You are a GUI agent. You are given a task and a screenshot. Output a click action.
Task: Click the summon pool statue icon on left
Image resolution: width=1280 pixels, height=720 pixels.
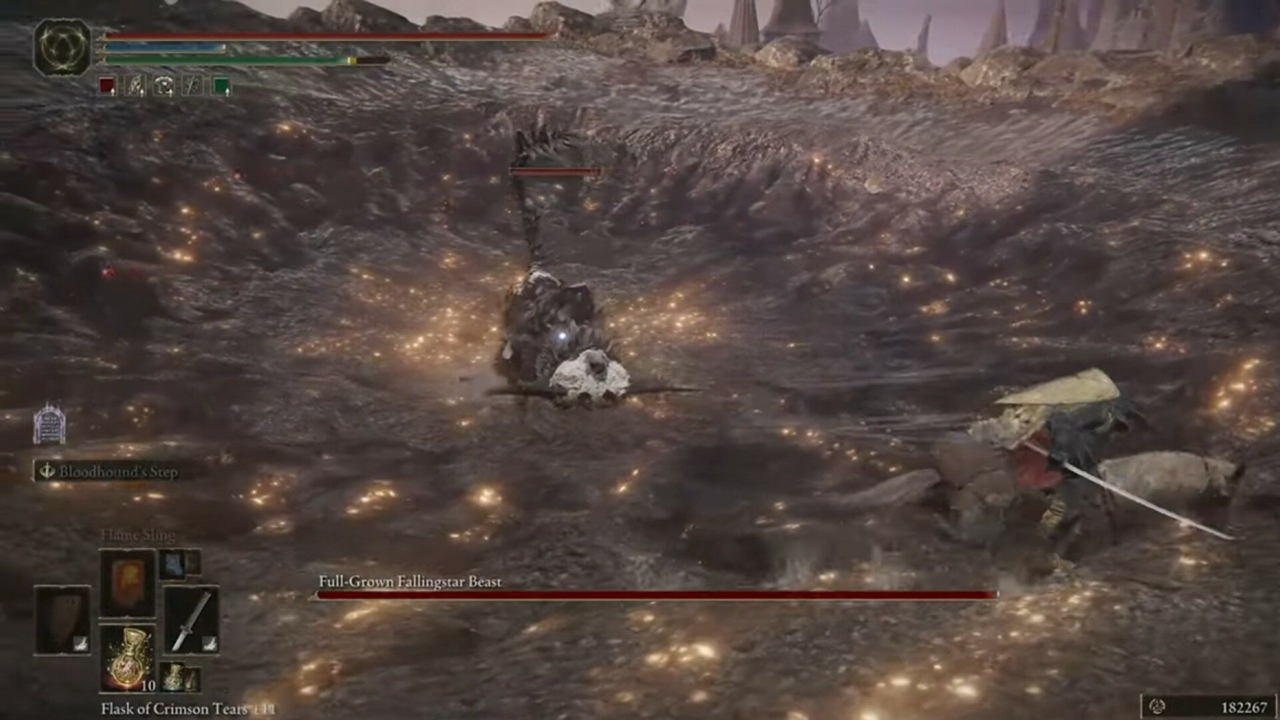47,424
